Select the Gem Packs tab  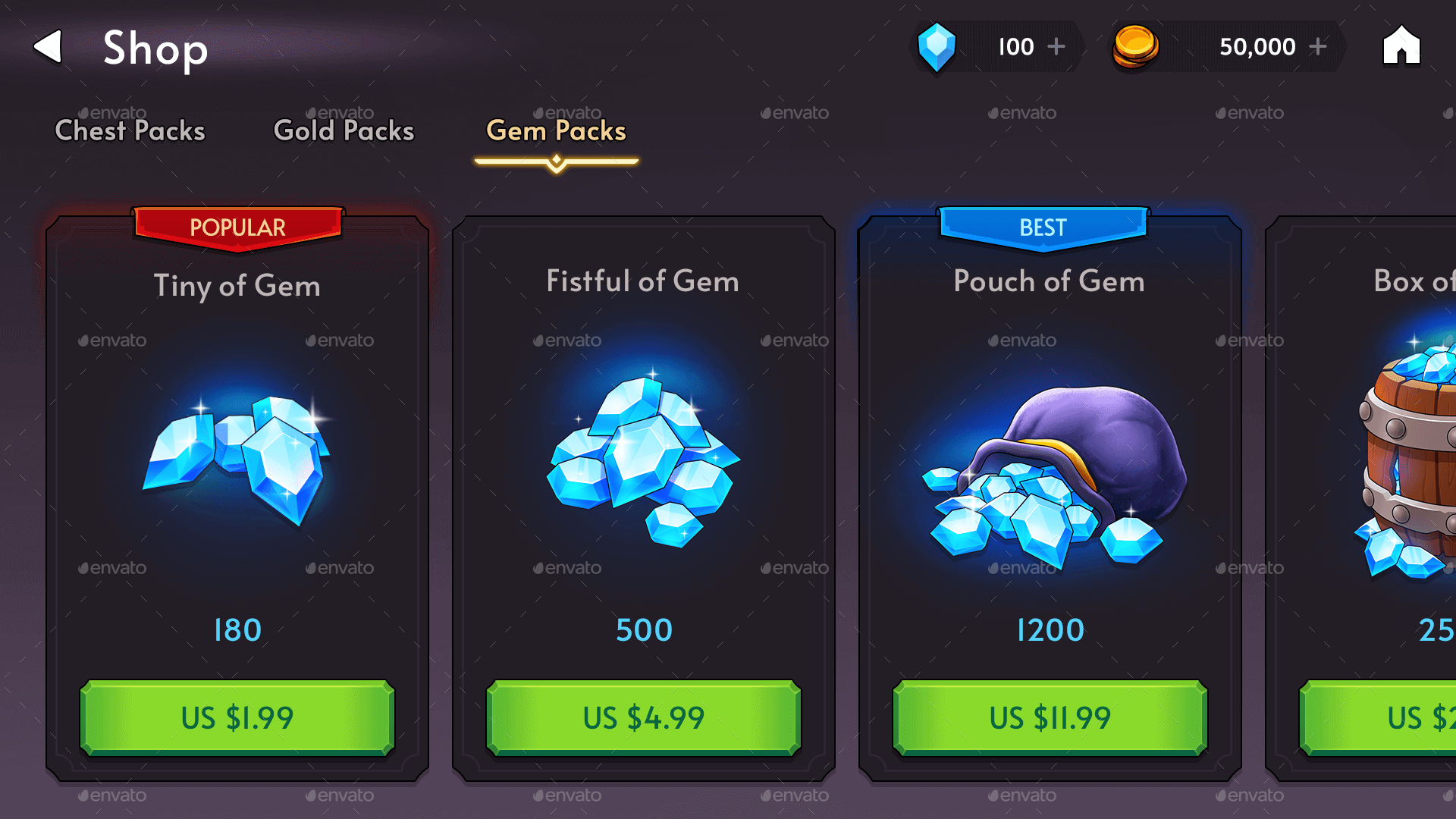pyautogui.click(x=556, y=130)
